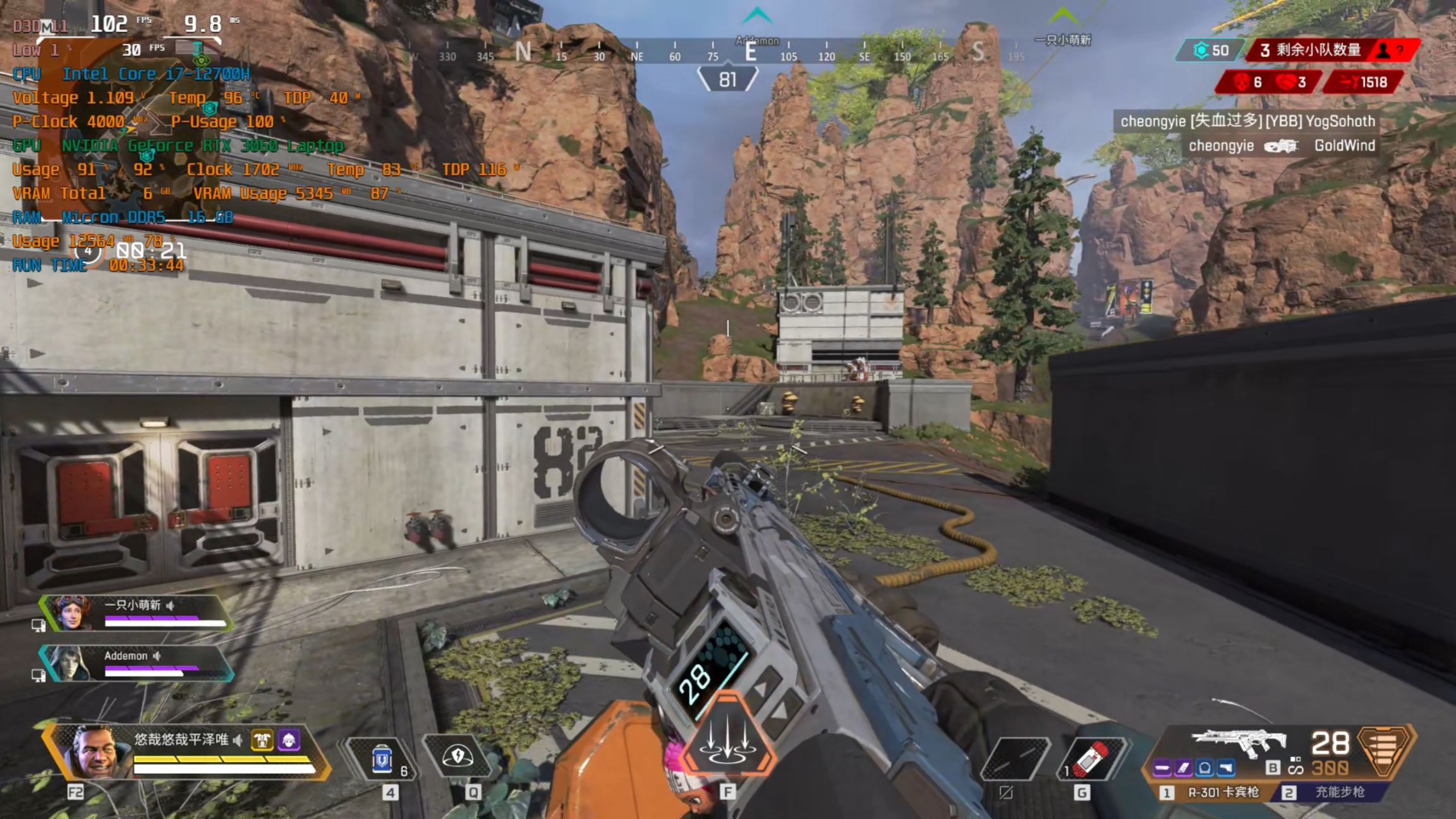Select teammate 一只小萌新's squad card

click(136, 612)
